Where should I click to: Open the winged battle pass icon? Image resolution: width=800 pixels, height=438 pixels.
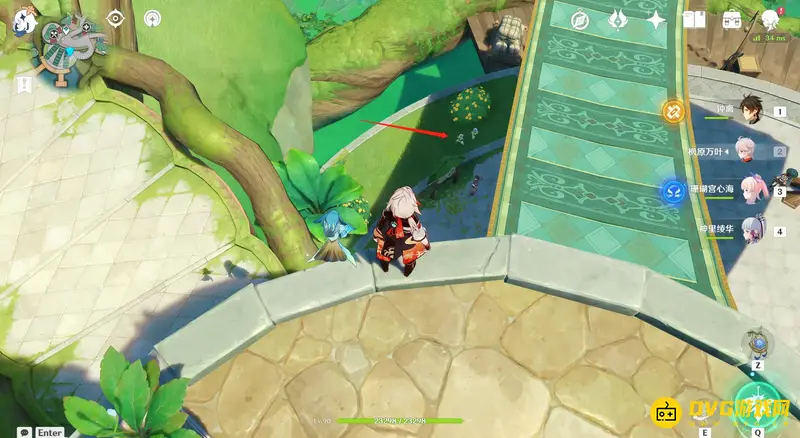[x=618, y=20]
